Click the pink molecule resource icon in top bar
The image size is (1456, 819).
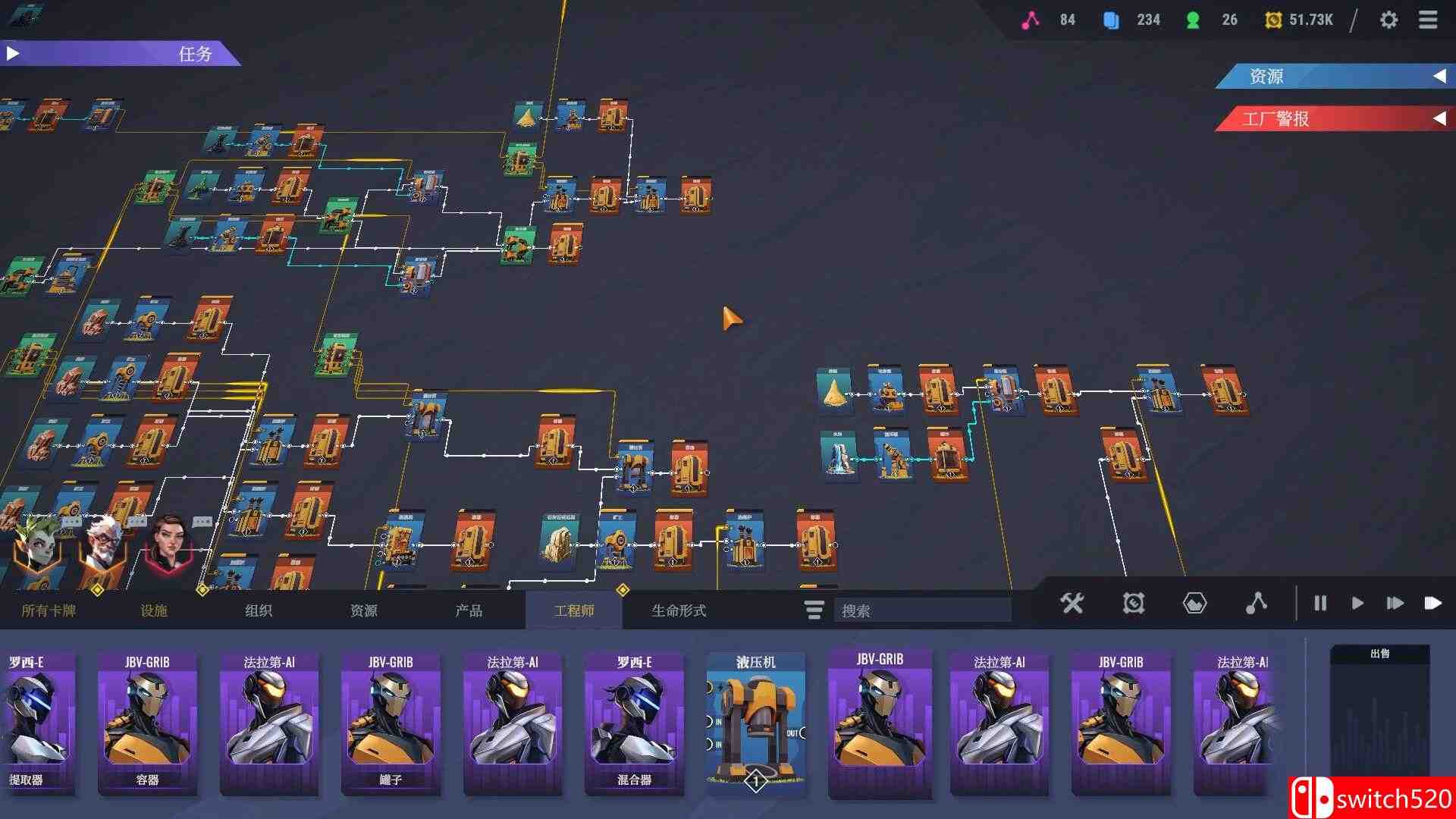[x=1031, y=20]
